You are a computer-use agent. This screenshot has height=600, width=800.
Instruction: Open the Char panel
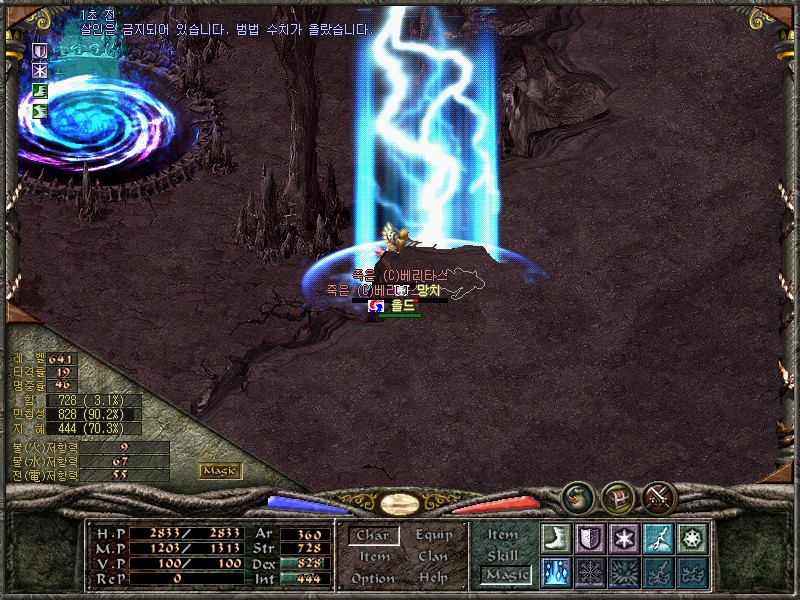[373, 536]
